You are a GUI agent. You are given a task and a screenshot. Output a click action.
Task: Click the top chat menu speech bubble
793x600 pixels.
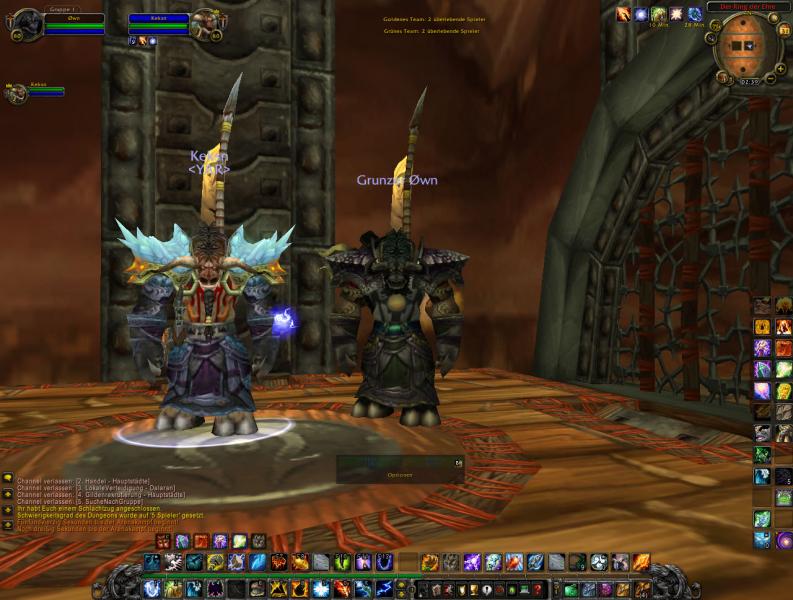[7, 478]
